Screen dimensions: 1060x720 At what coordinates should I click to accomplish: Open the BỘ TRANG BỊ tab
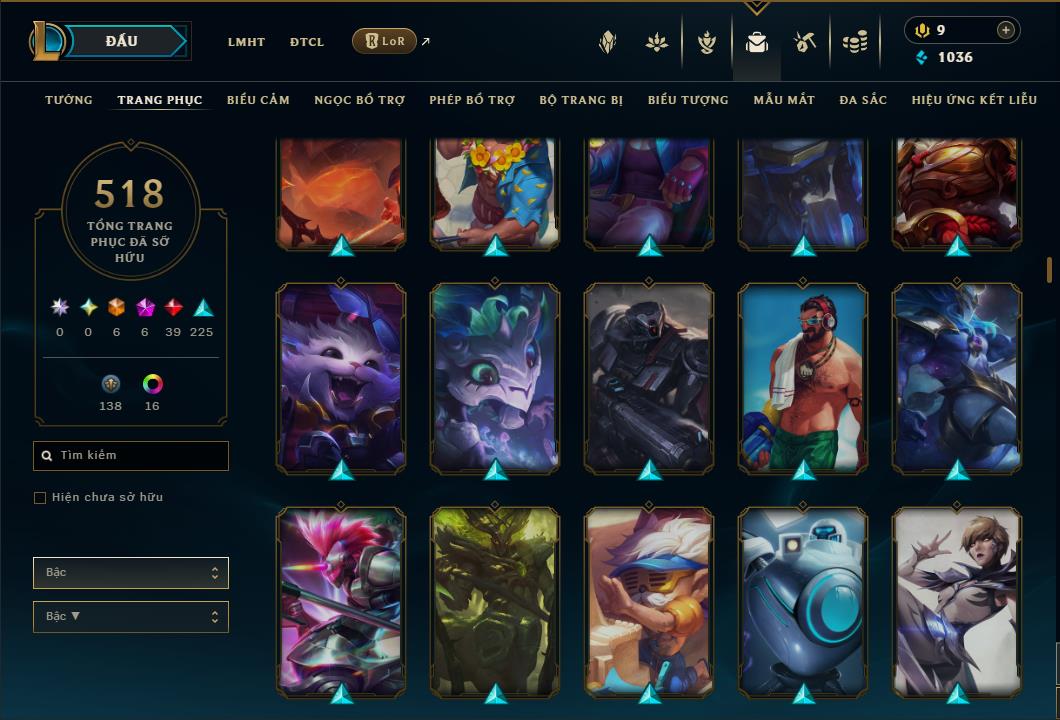581,100
